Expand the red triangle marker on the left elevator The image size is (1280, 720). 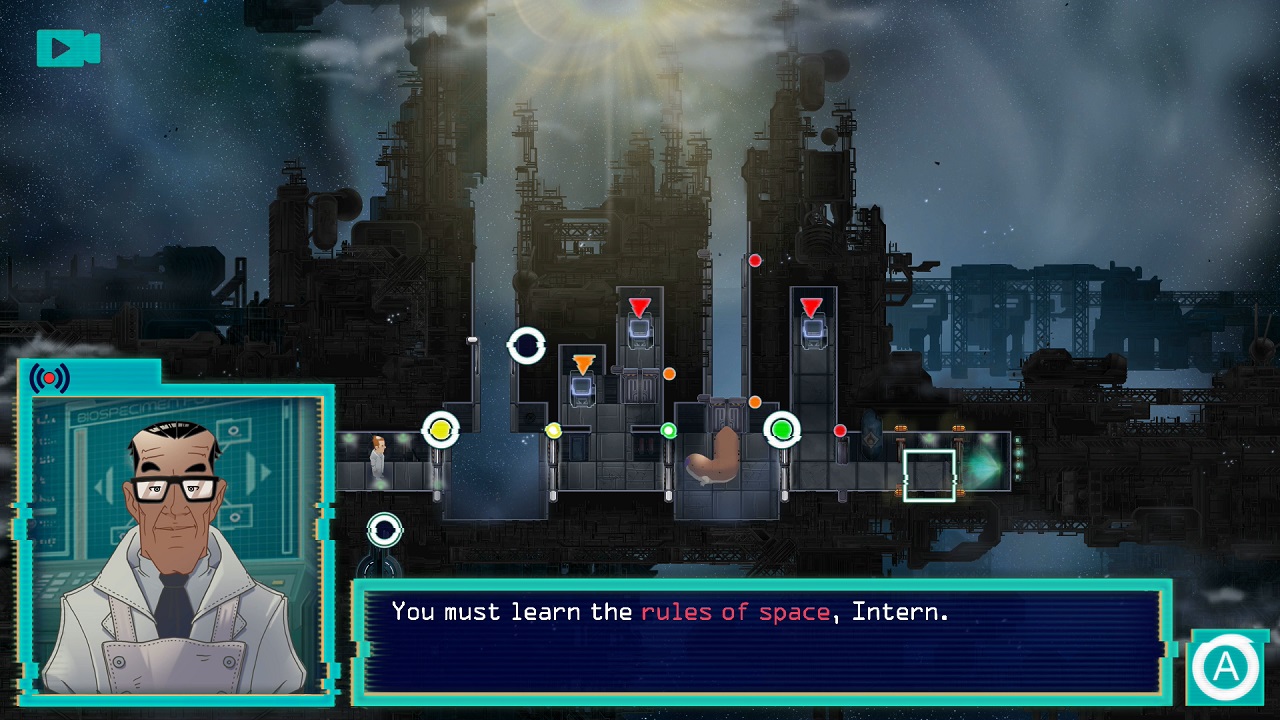[638, 303]
